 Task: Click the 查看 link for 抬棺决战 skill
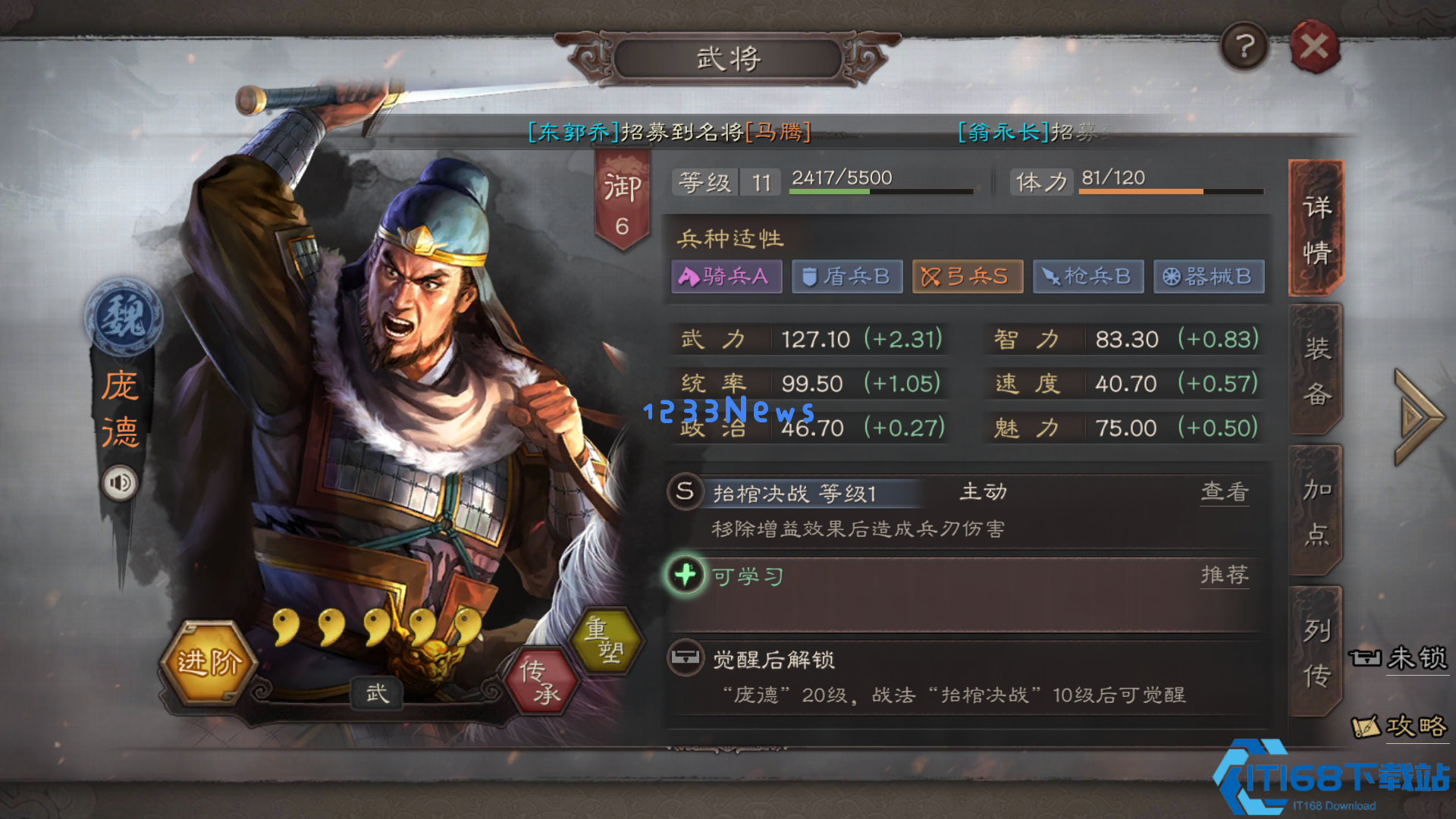click(x=1224, y=491)
